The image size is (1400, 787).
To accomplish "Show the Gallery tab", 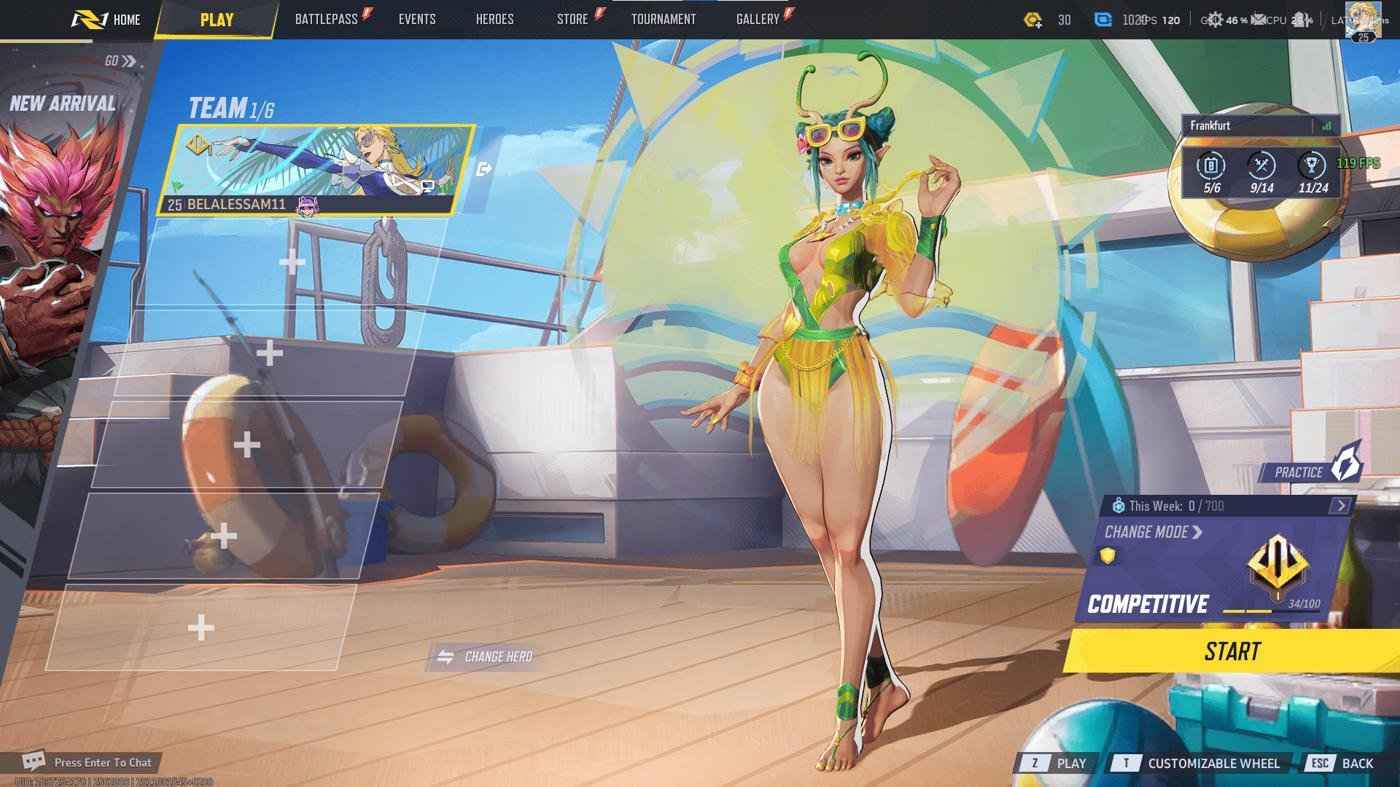I will [758, 19].
